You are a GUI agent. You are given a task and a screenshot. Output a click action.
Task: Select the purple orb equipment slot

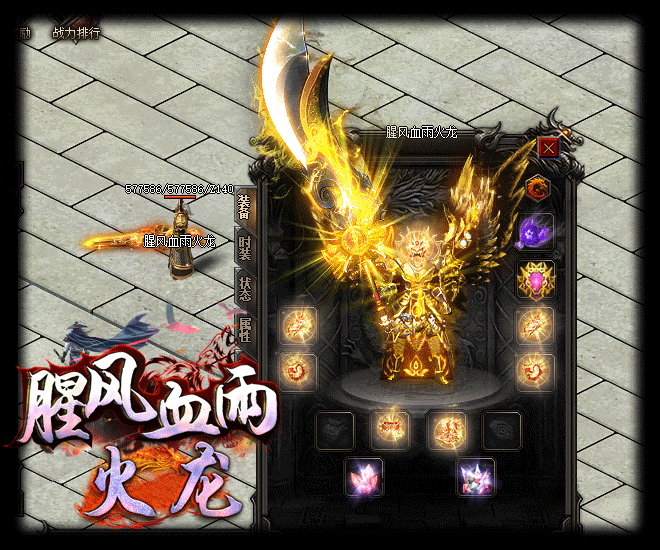(x=536, y=233)
